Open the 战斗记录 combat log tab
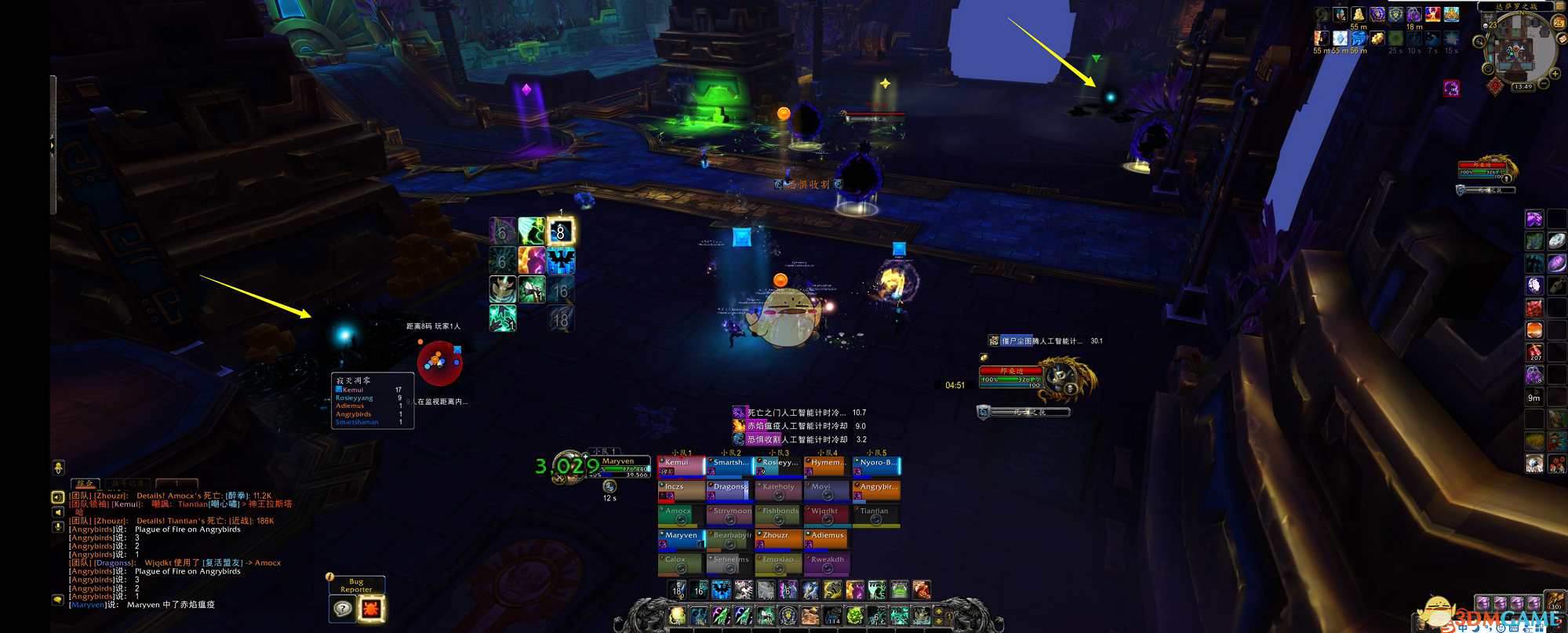The width and height of the screenshot is (1568, 633). (x=128, y=484)
